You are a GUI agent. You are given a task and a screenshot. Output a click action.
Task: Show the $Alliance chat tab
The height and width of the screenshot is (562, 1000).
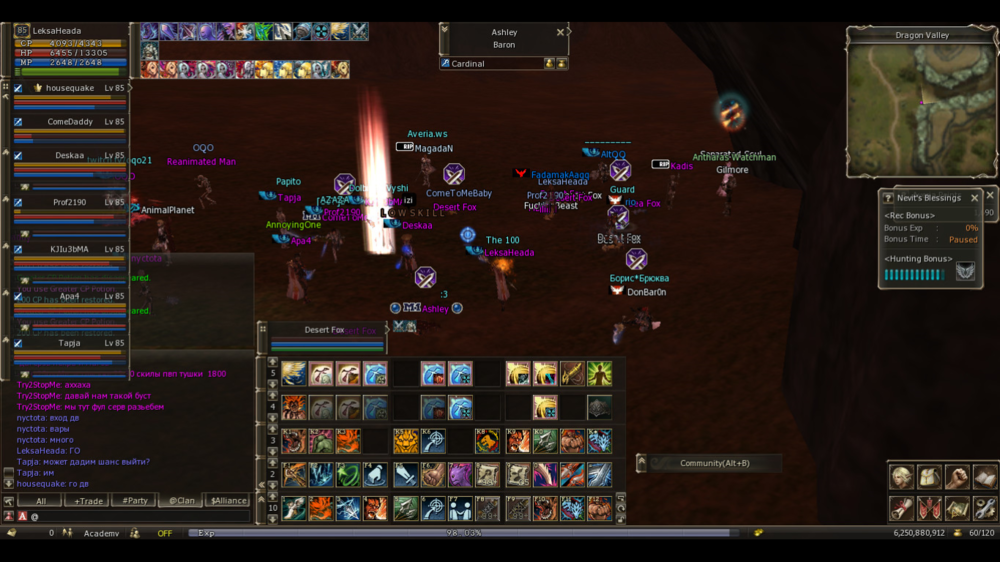(x=227, y=500)
